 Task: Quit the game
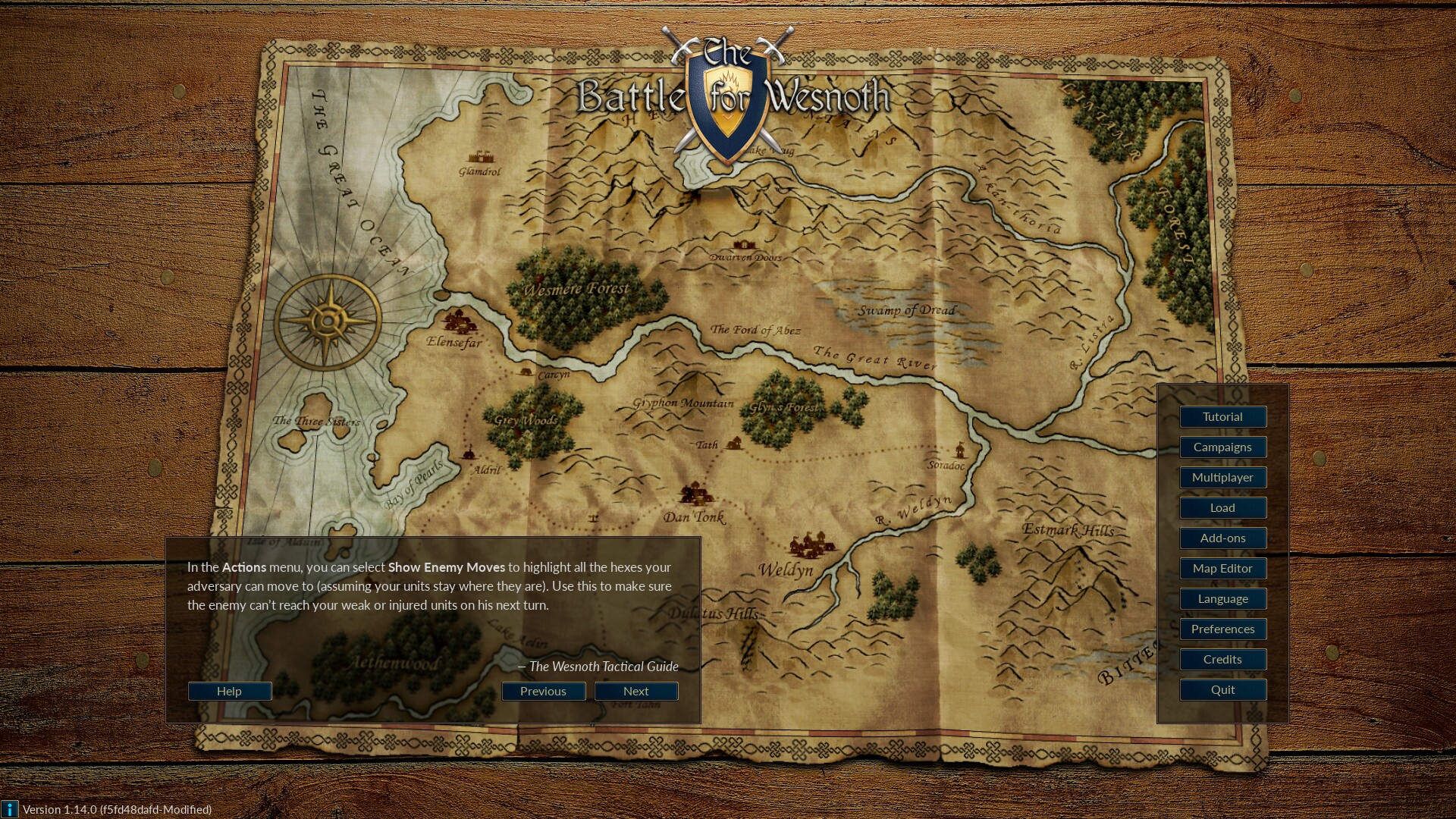[x=1222, y=689]
